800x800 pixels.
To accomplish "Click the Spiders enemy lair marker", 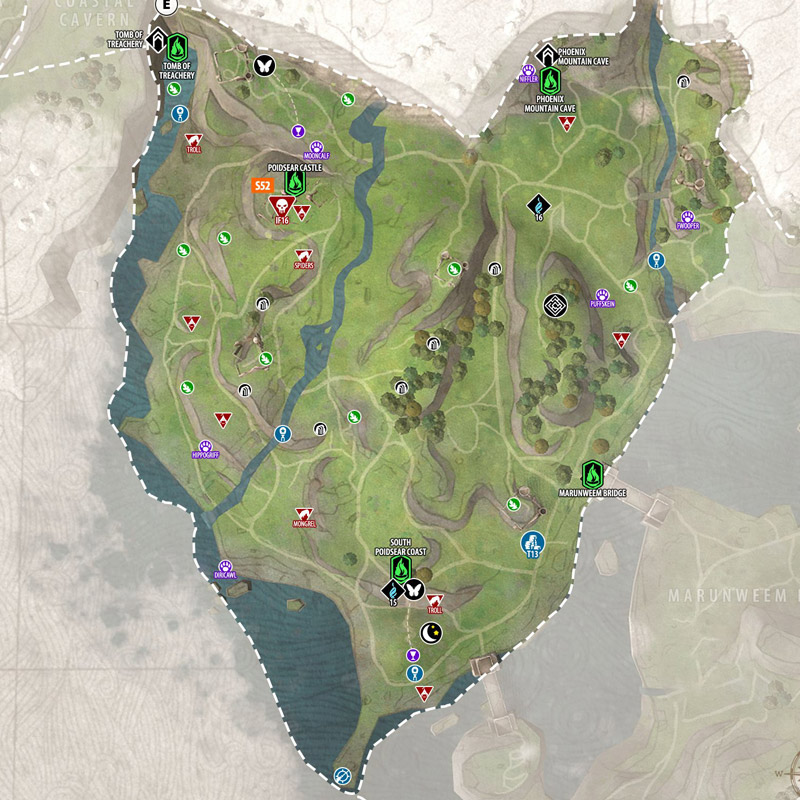I will pos(304,256).
